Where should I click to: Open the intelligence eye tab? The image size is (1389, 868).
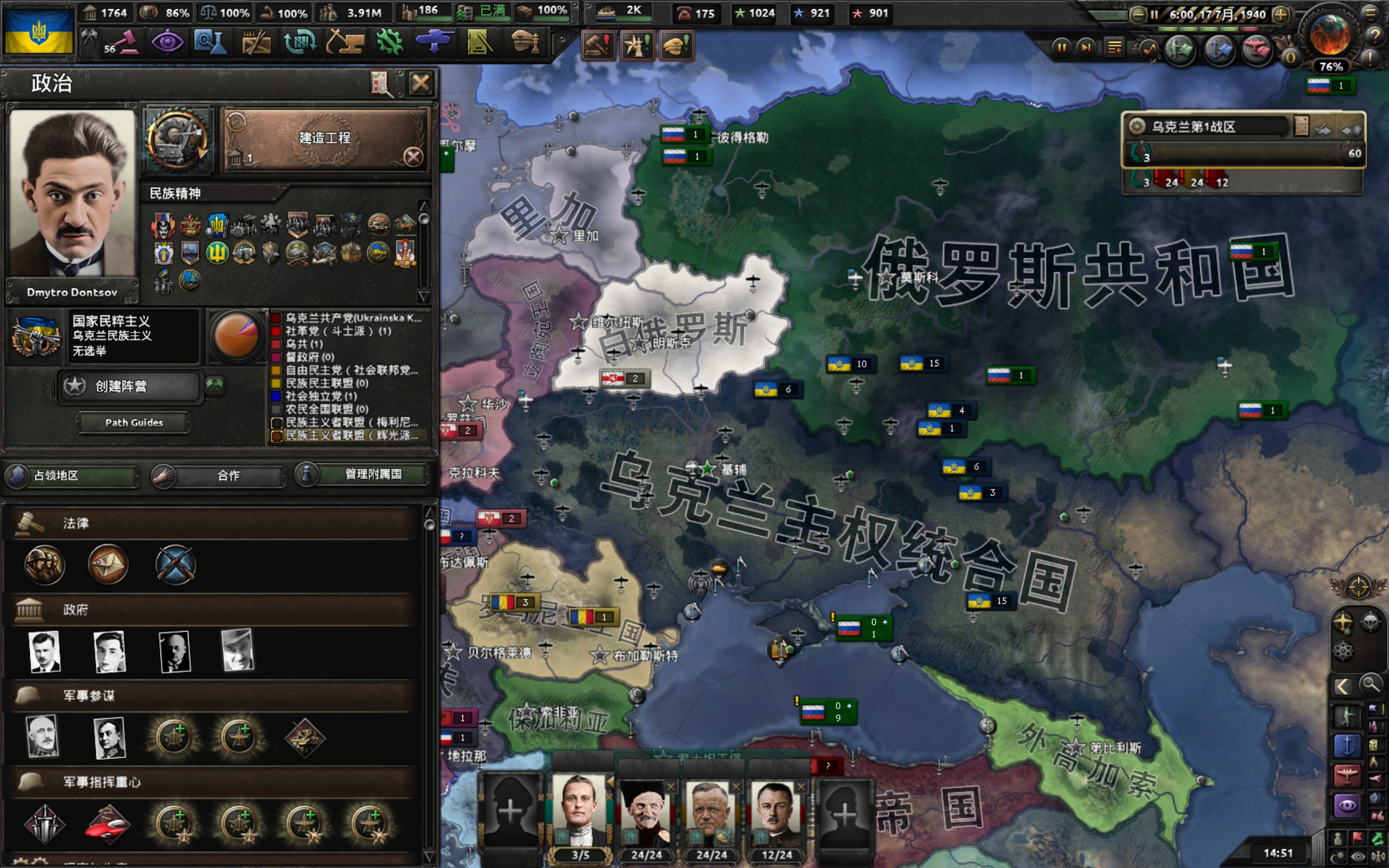coord(167,42)
